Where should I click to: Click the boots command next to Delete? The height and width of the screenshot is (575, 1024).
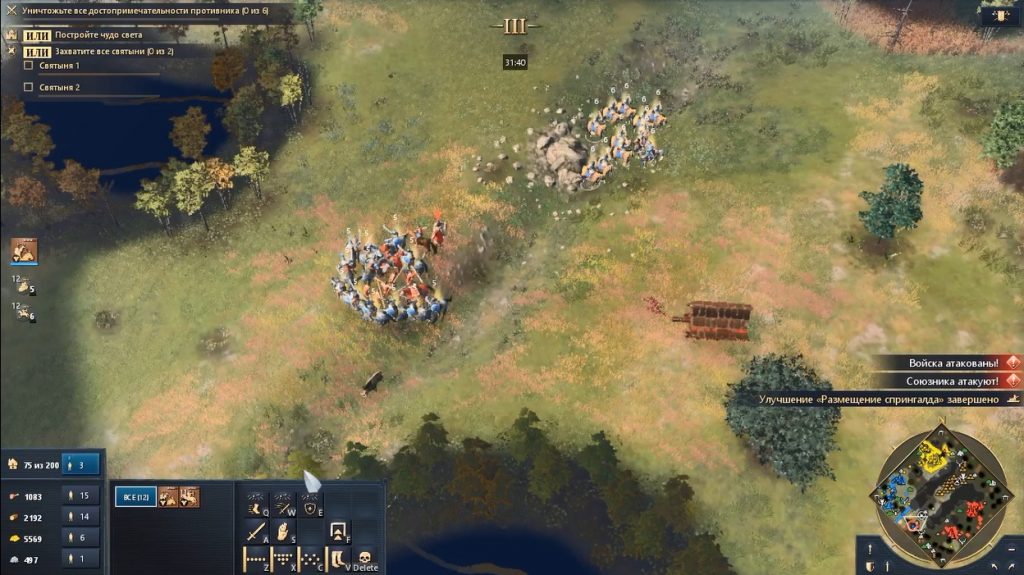click(x=338, y=559)
